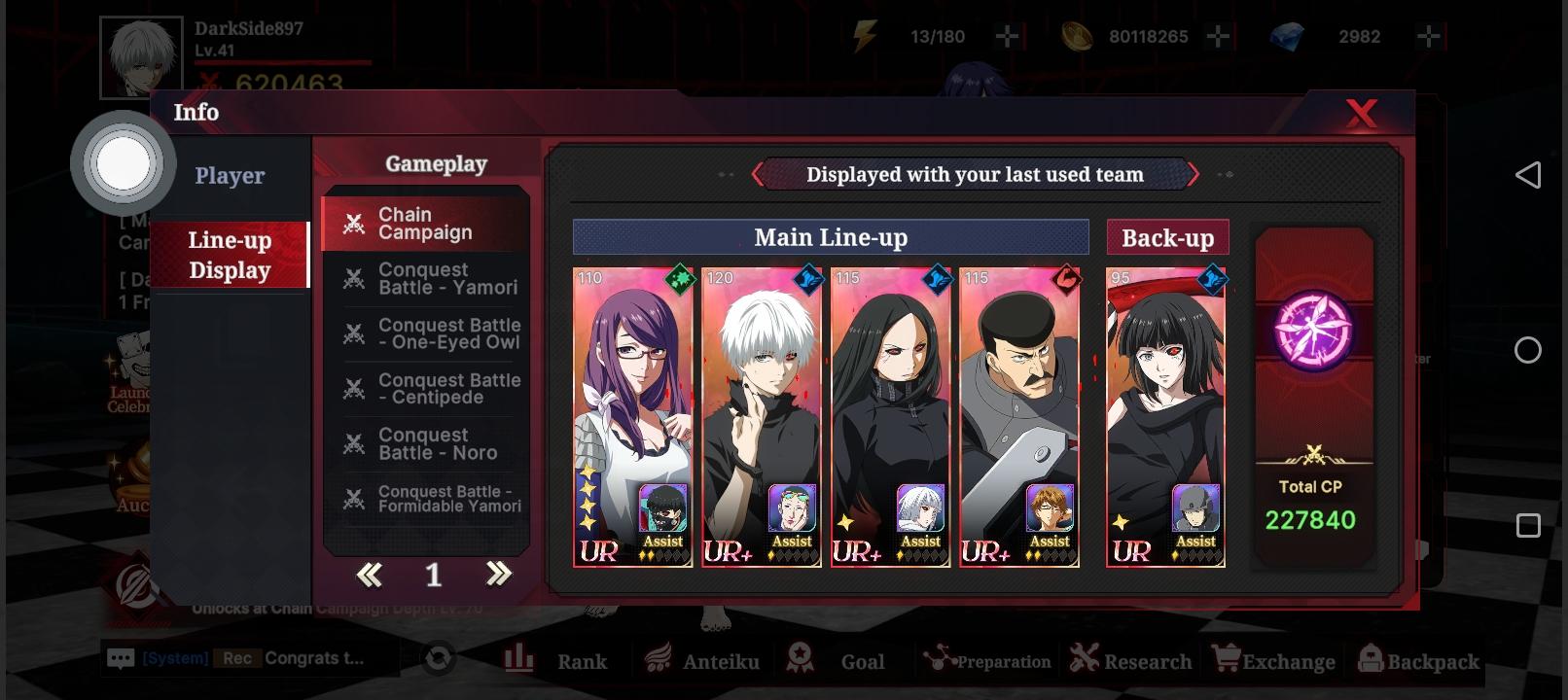Open the Anteiku menu from the bottom bar

[702, 659]
